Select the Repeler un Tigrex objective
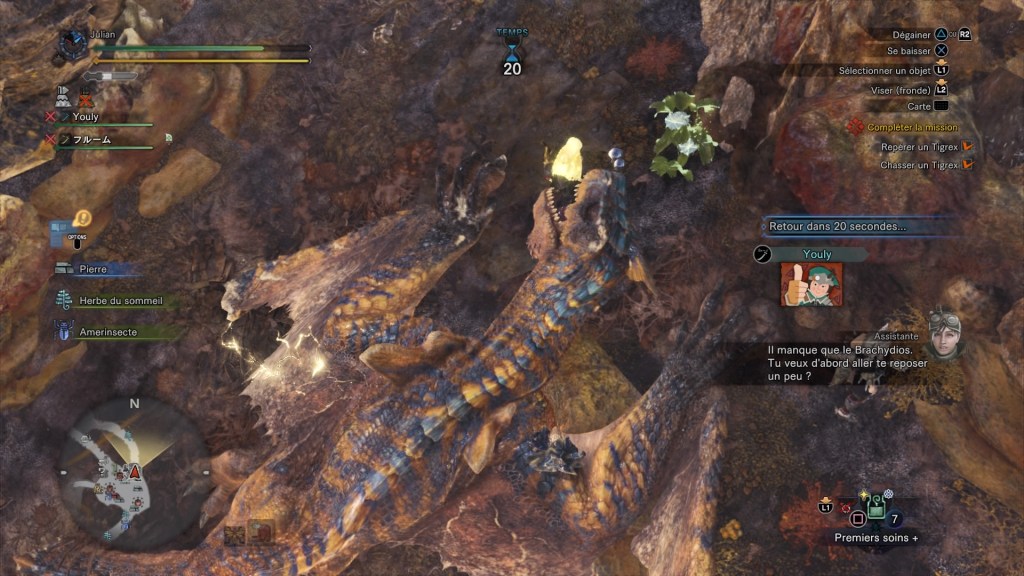This screenshot has width=1024, height=576. (919, 146)
